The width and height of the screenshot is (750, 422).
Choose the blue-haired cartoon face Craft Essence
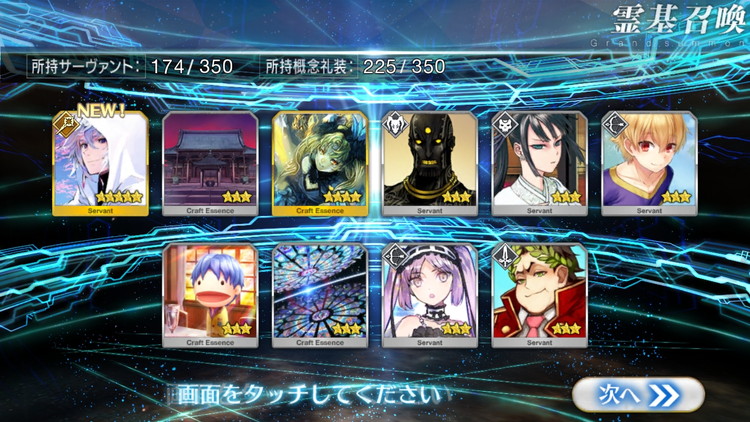click(209, 294)
